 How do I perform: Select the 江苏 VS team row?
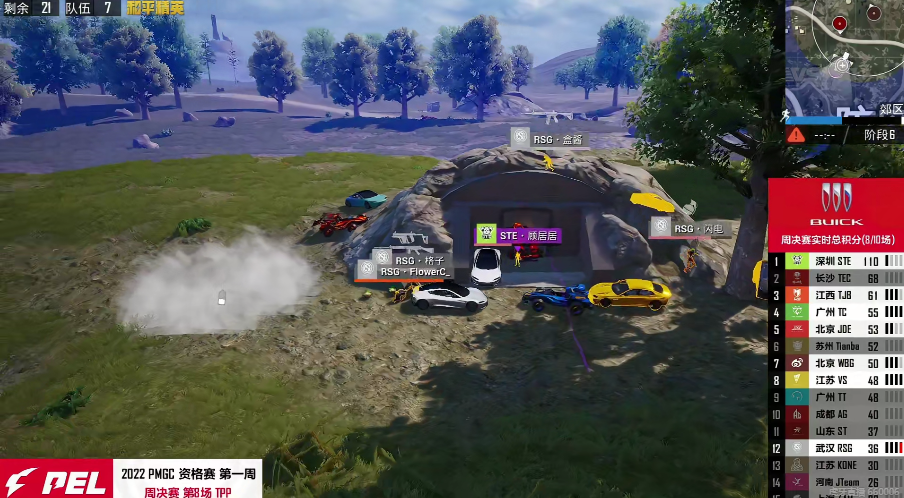click(836, 380)
